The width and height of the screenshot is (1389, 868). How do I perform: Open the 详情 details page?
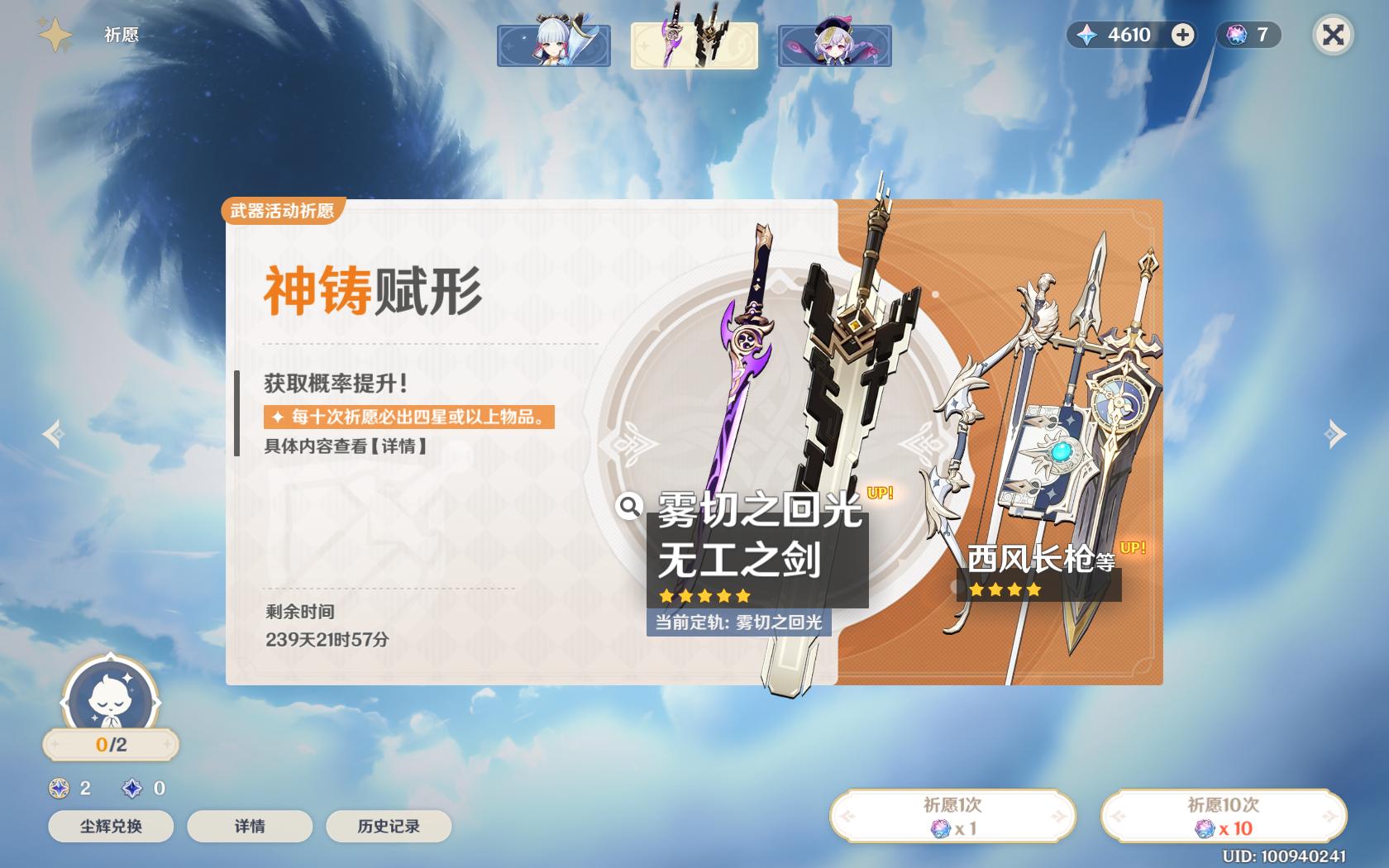249,826
